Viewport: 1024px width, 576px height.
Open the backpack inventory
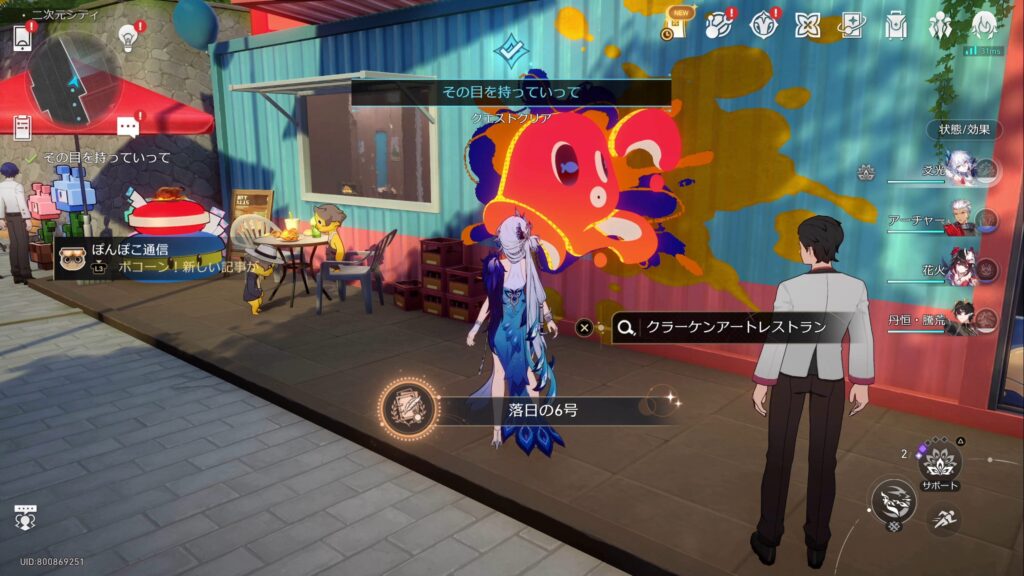(x=896, y=25)
